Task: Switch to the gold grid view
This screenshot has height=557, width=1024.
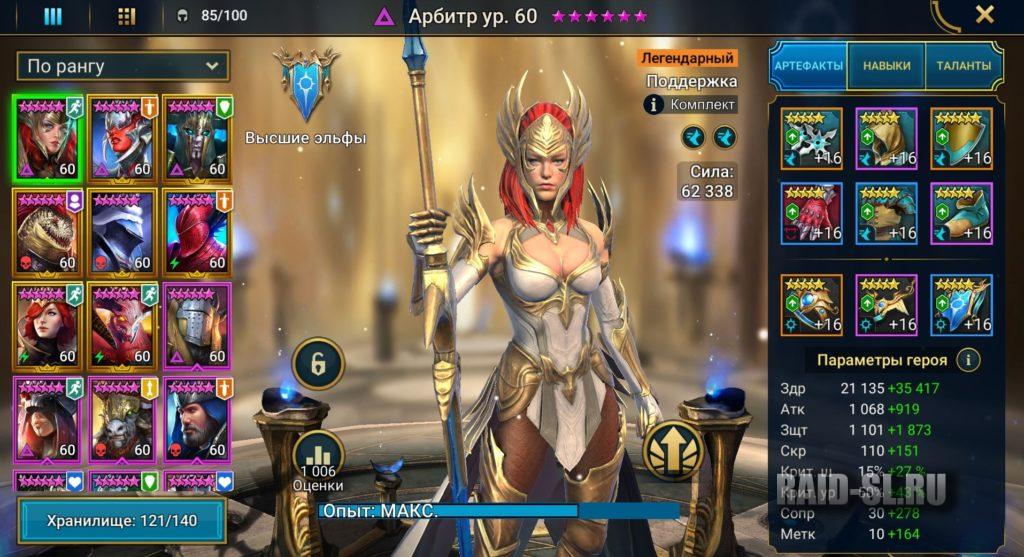Action: click(x=126, y=16)
